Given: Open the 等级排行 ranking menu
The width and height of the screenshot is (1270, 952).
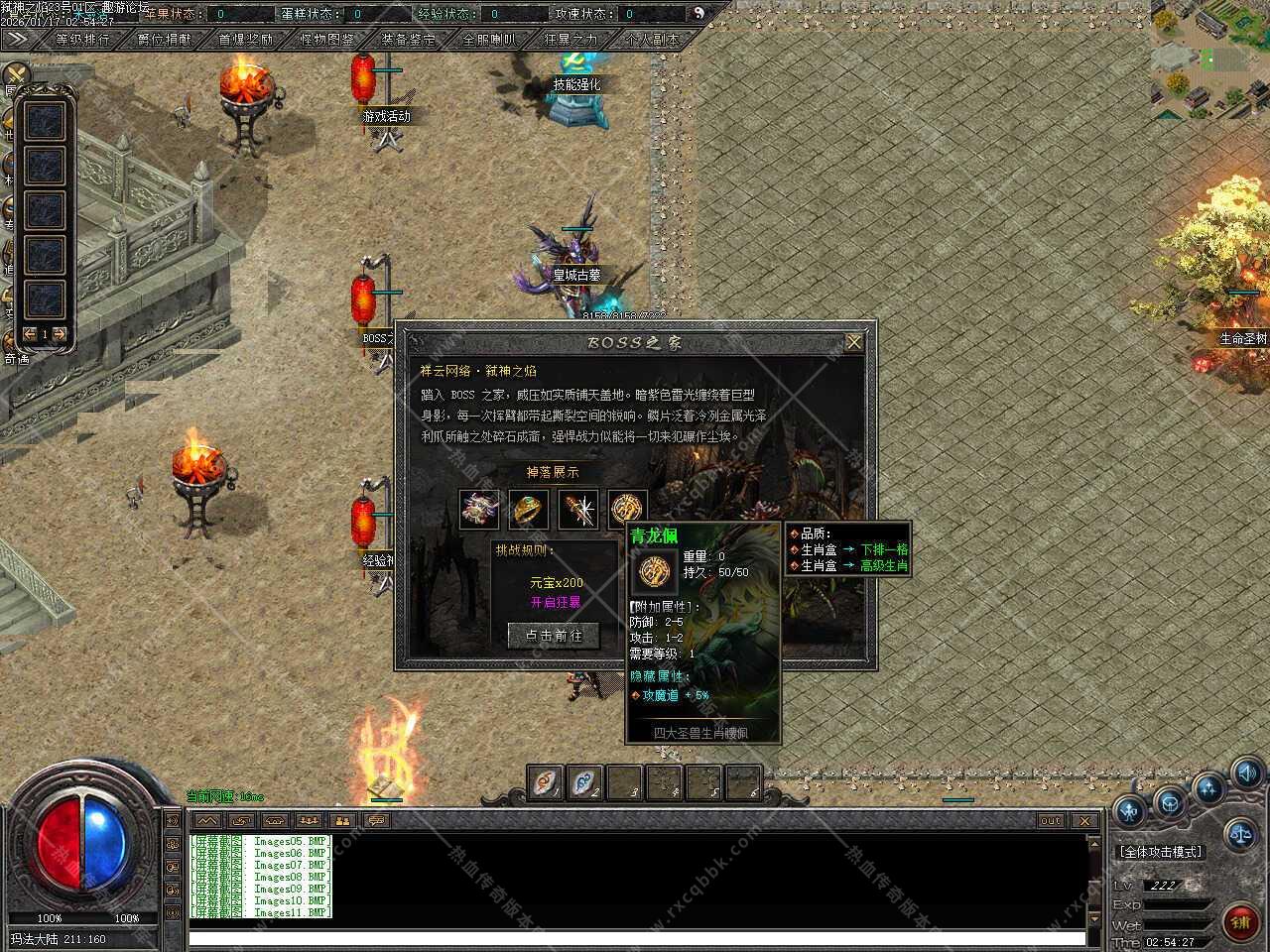Looking at the screenshot, I should pyautogui.click(x=83, y=40).
